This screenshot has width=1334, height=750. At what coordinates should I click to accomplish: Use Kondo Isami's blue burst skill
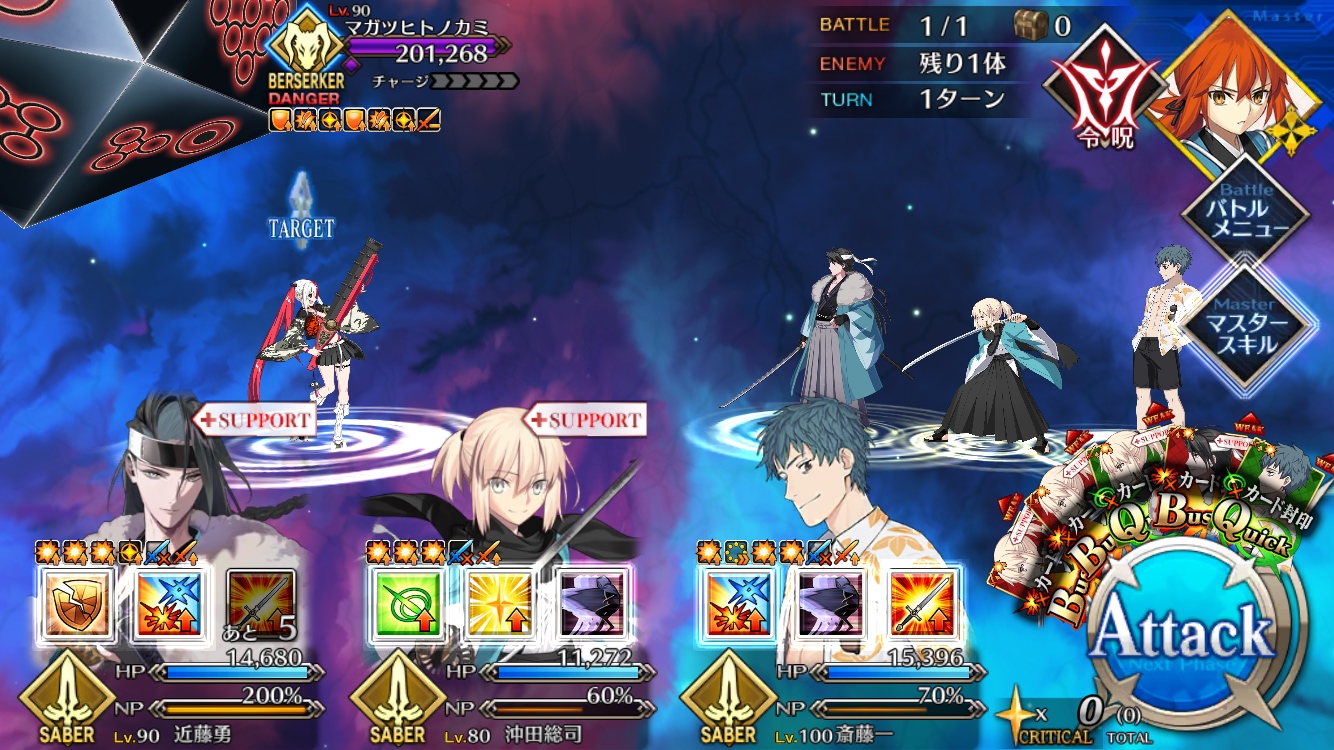(x=166, y=602)
